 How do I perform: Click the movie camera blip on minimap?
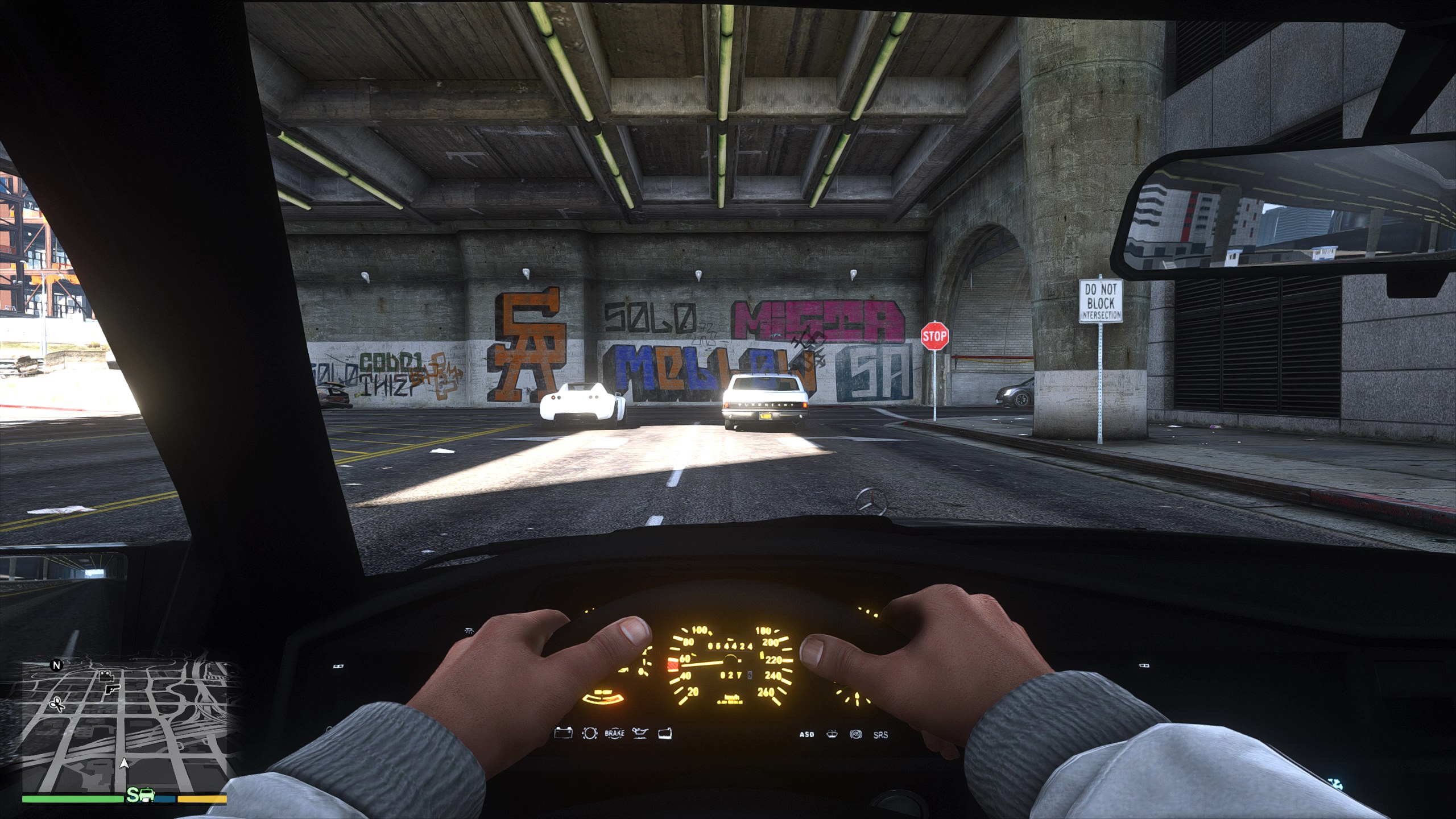(x=105, y=676)
